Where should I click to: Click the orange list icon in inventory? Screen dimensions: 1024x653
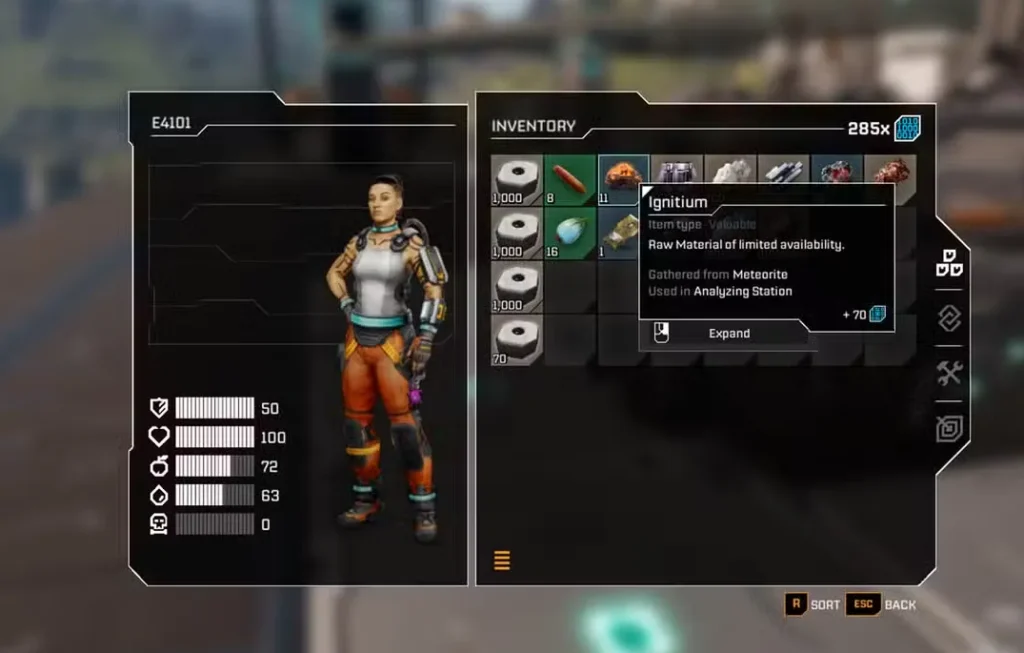pos(502,560)
